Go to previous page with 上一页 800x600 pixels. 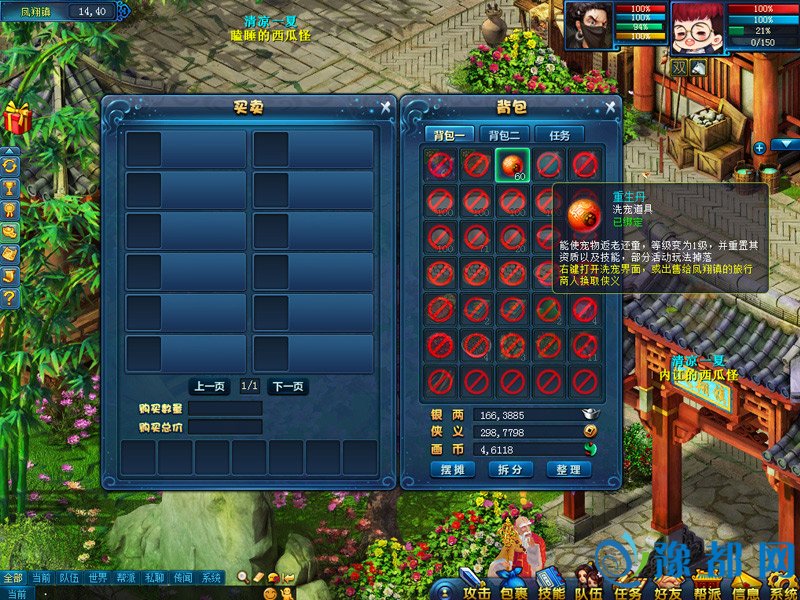pyautogui.click(x=211, y=387)
